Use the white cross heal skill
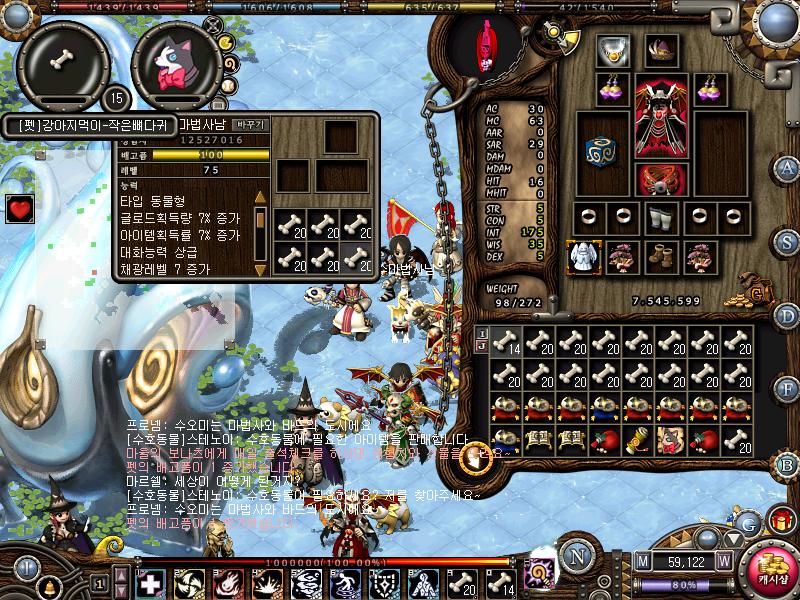Screen dimensions: 800x600 click(x=149, y=584)
